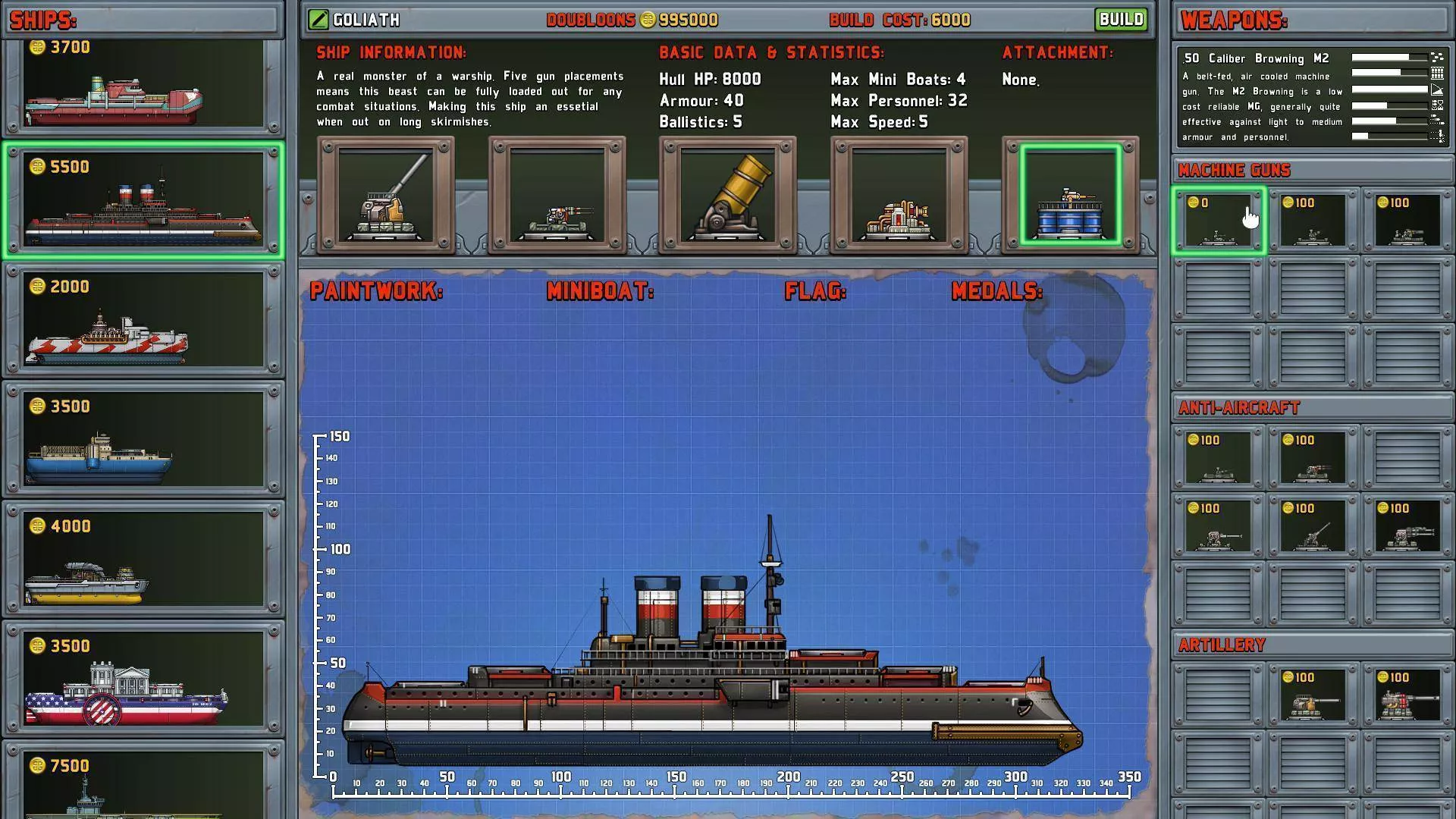Click the pencil icon beside the ship name
The width and height of the screenshot is (1456, 819).
pos(318,19)
